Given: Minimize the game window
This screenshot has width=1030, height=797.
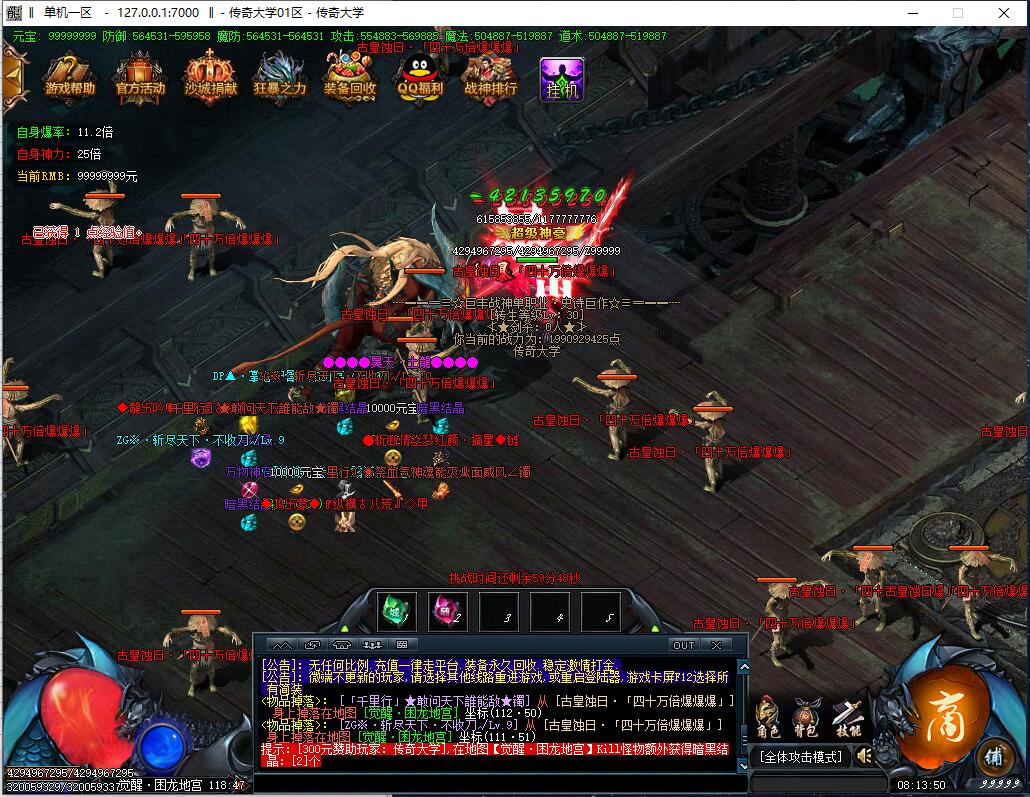Looking at the screenshot, I should point(910,13).
